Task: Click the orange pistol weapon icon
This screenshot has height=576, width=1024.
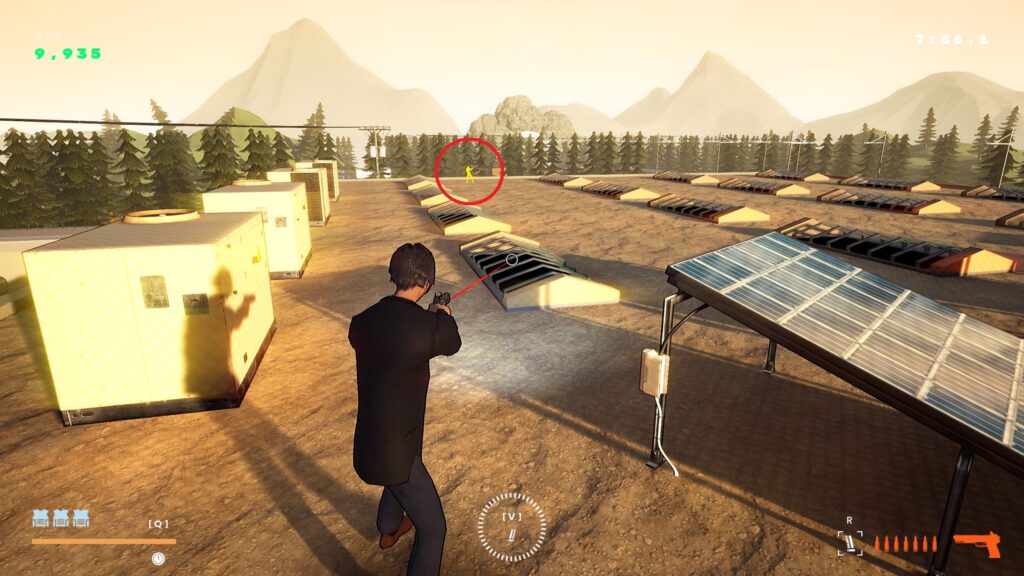Action: [x=976, y=543]
